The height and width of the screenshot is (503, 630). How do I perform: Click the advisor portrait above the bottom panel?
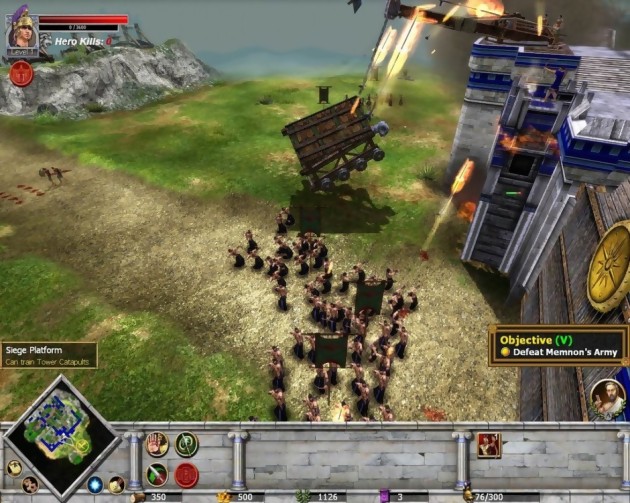point(606,396)
